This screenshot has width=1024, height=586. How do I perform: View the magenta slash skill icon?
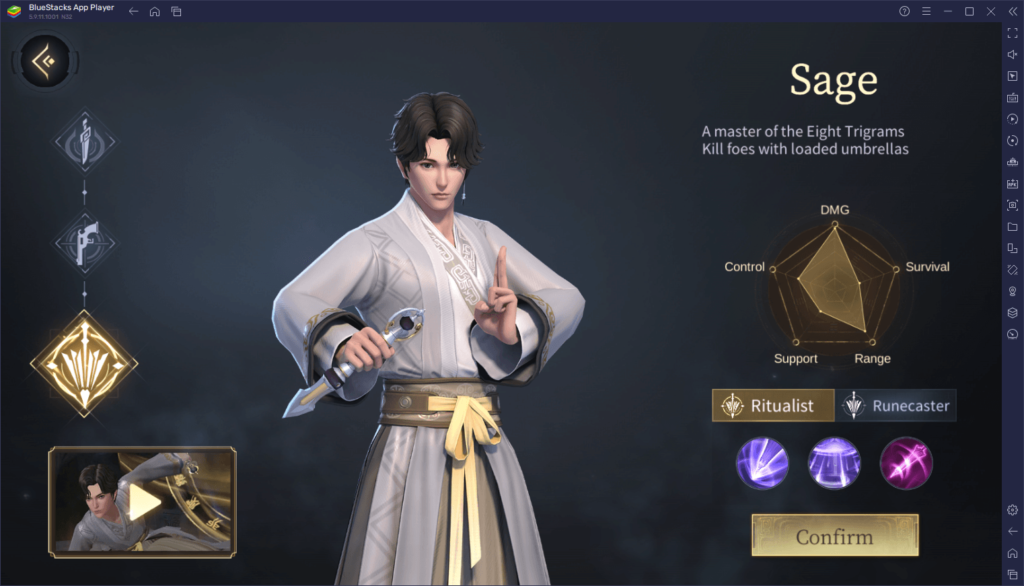click(x=906, y=463)
